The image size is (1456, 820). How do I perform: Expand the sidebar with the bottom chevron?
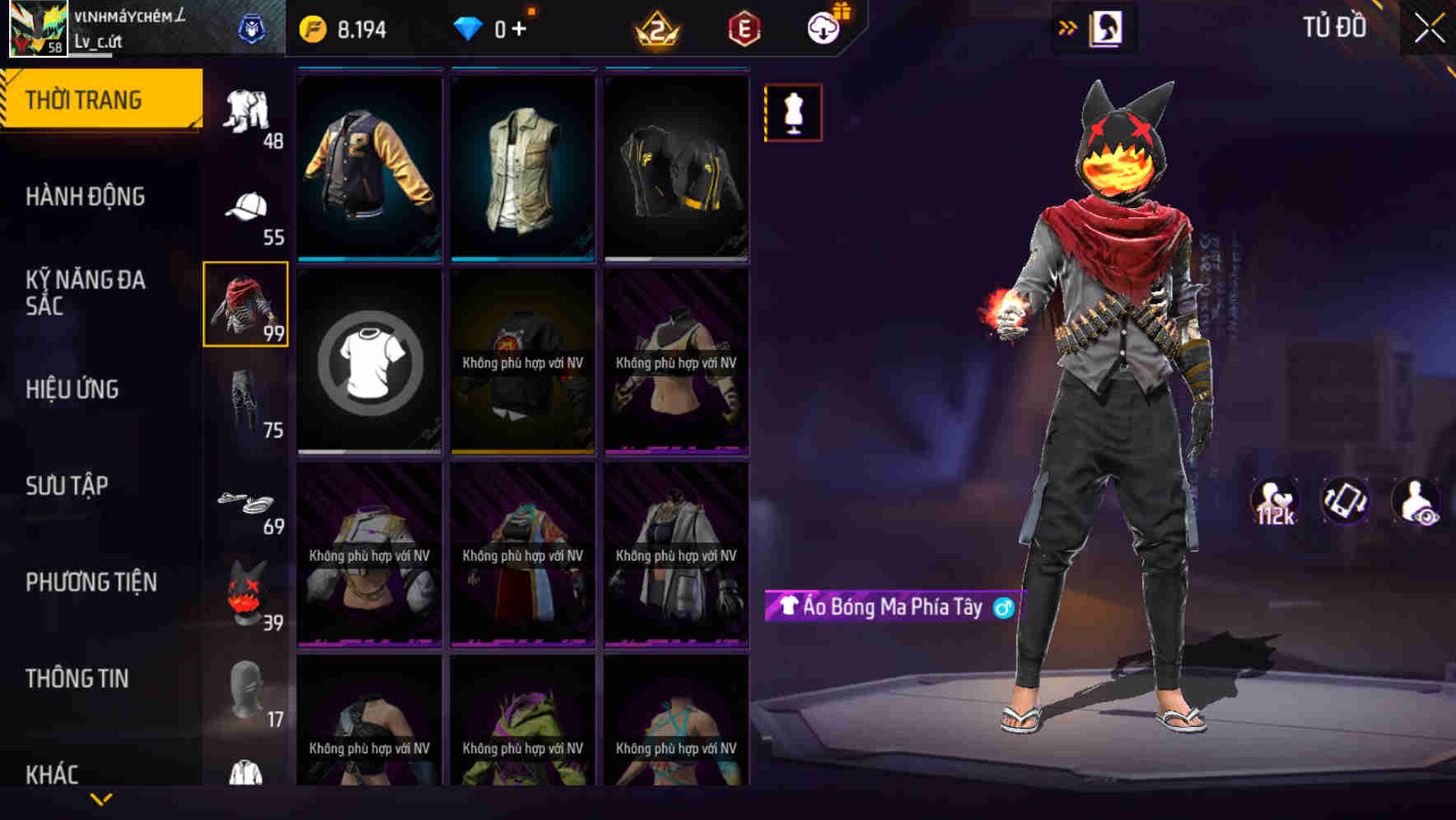tap(101, 797)
